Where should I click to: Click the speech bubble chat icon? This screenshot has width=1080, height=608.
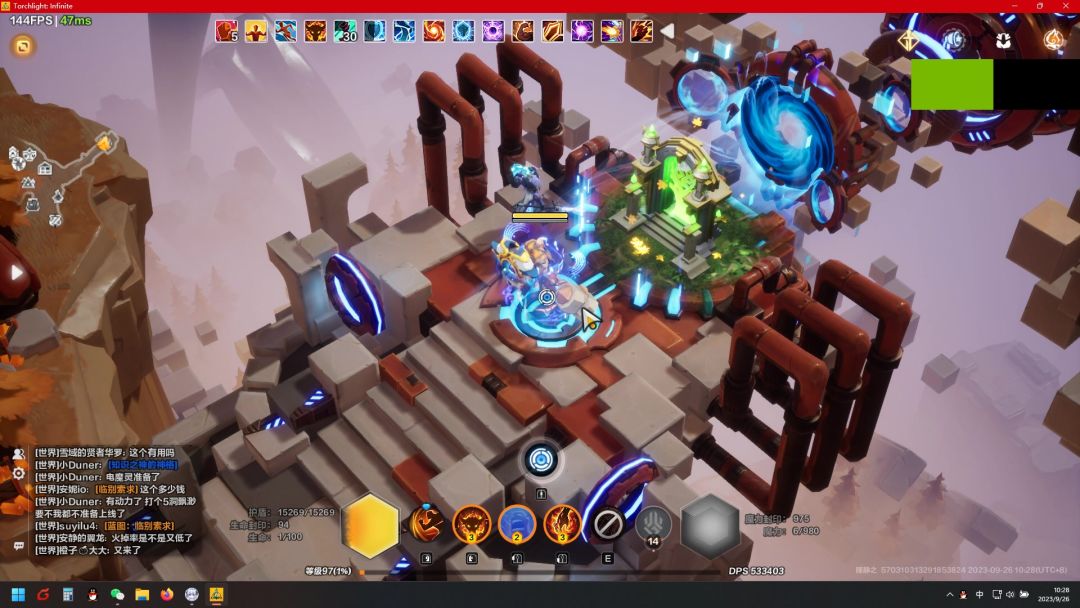pos(18,546)
